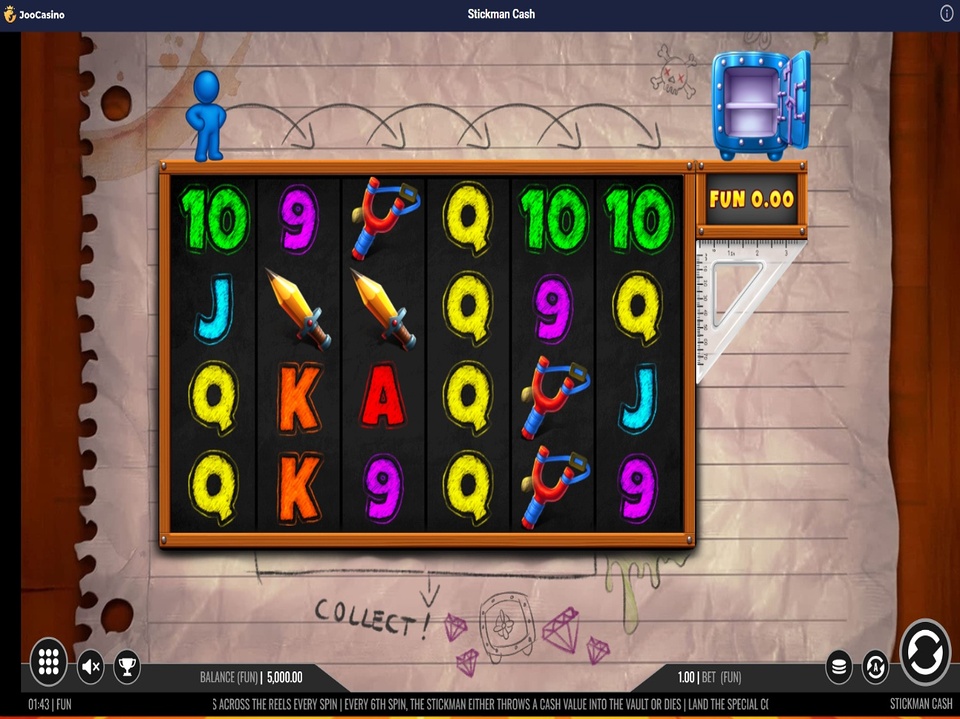Spin the reels with the large spin button

tap(925, 653)
